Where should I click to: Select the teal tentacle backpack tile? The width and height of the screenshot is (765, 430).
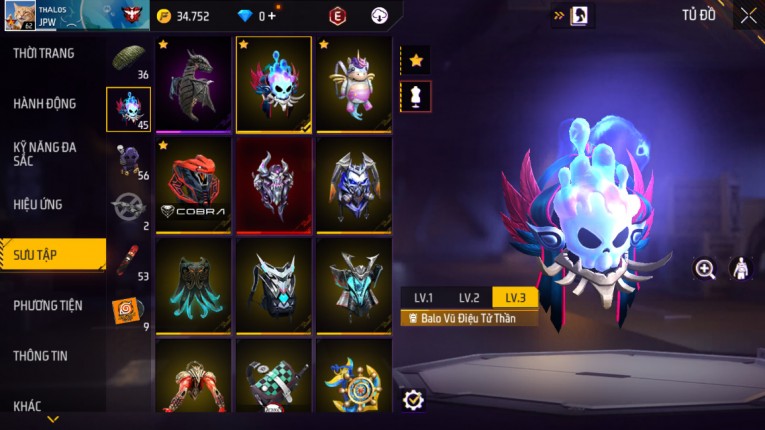(x=194, y=285)
